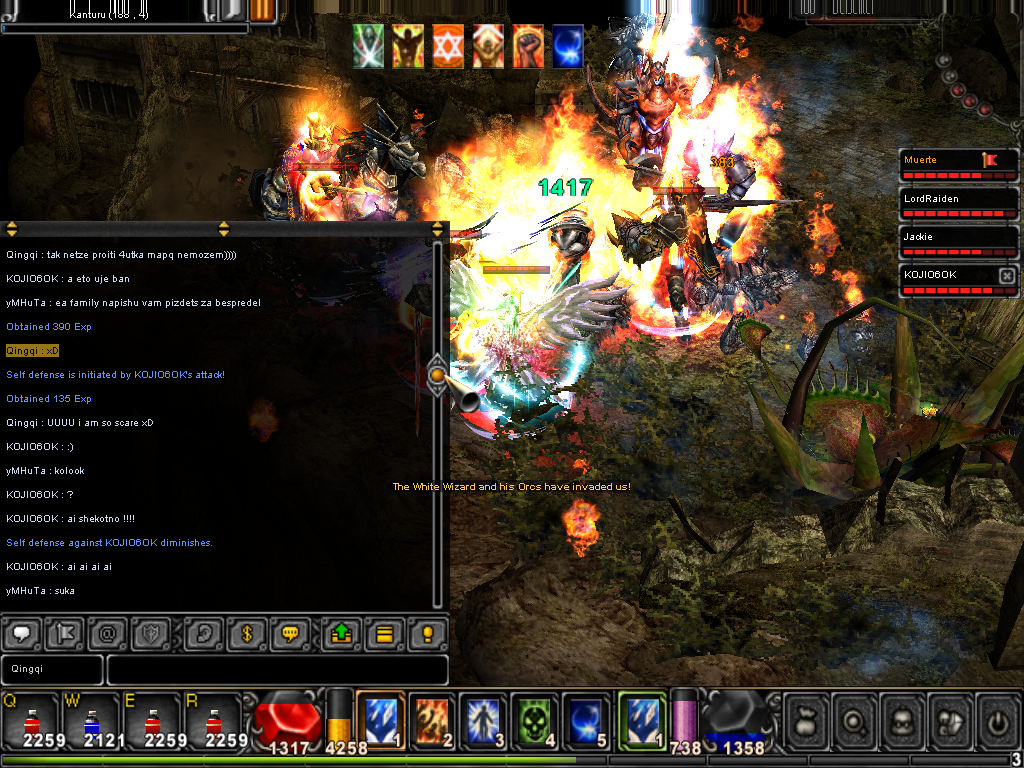Cast the fire skill in slot 2
Image resolution: width=1024 pixels, height=768 pixels.
[432, 719]
